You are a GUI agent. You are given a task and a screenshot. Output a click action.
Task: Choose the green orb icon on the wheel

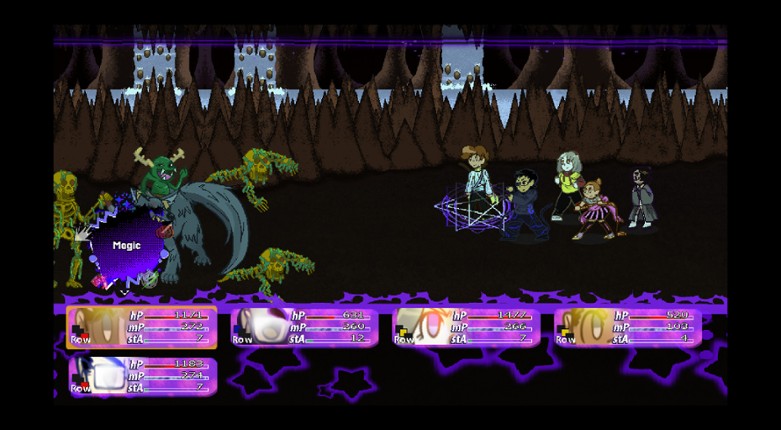149,281
